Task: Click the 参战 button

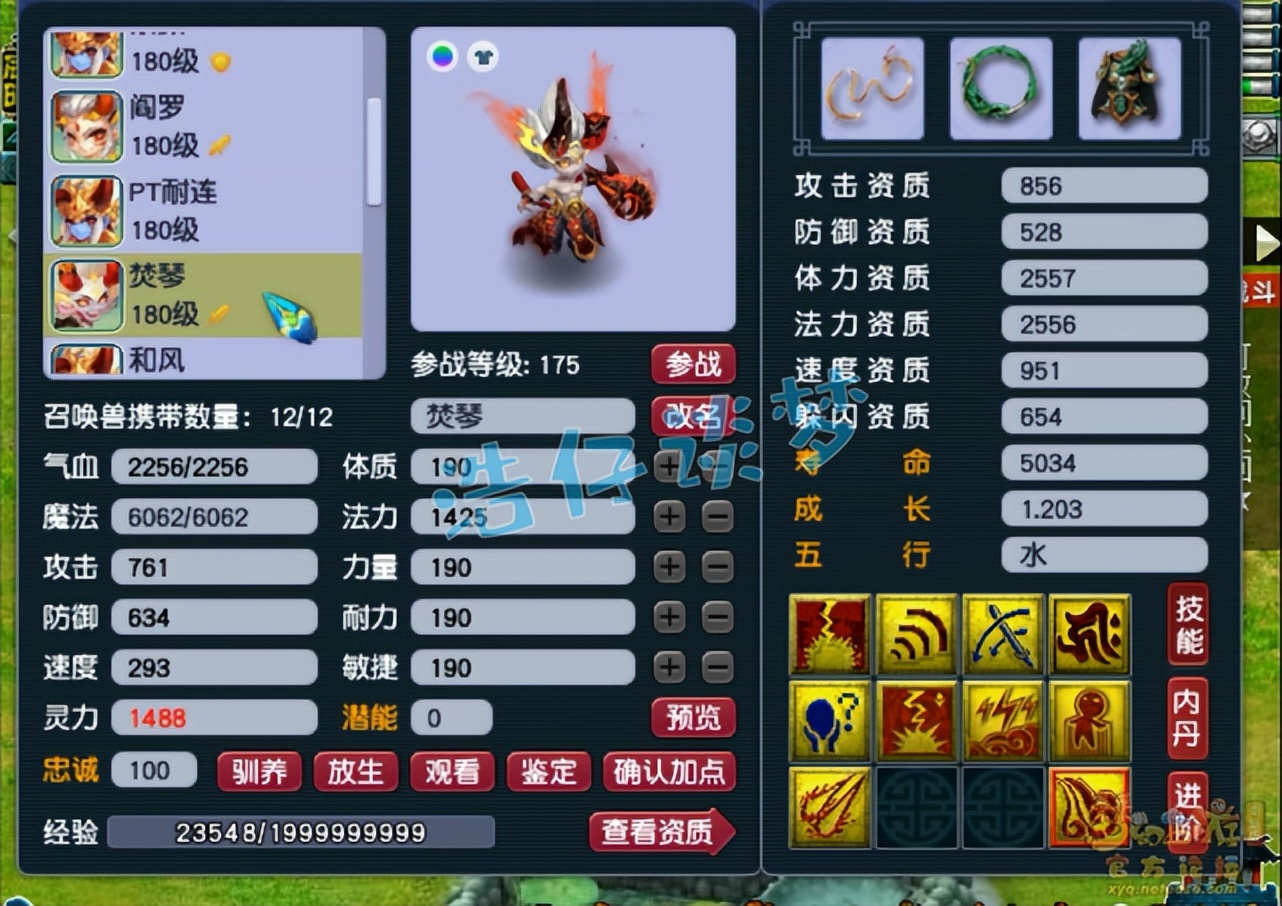Action: click(x=693, y=365)
